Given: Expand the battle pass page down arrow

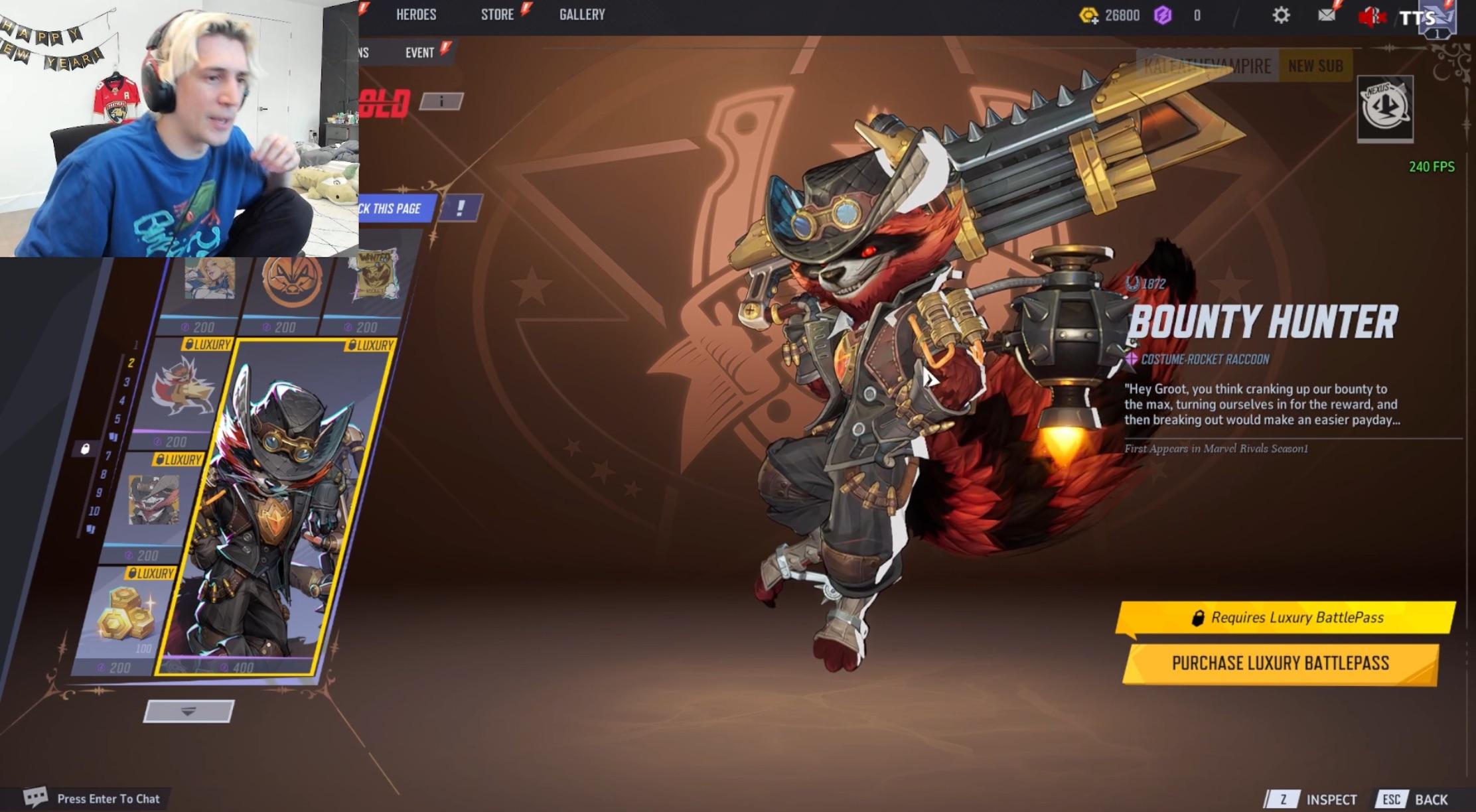Looking at the screenshot, I should tap(188, 711).
